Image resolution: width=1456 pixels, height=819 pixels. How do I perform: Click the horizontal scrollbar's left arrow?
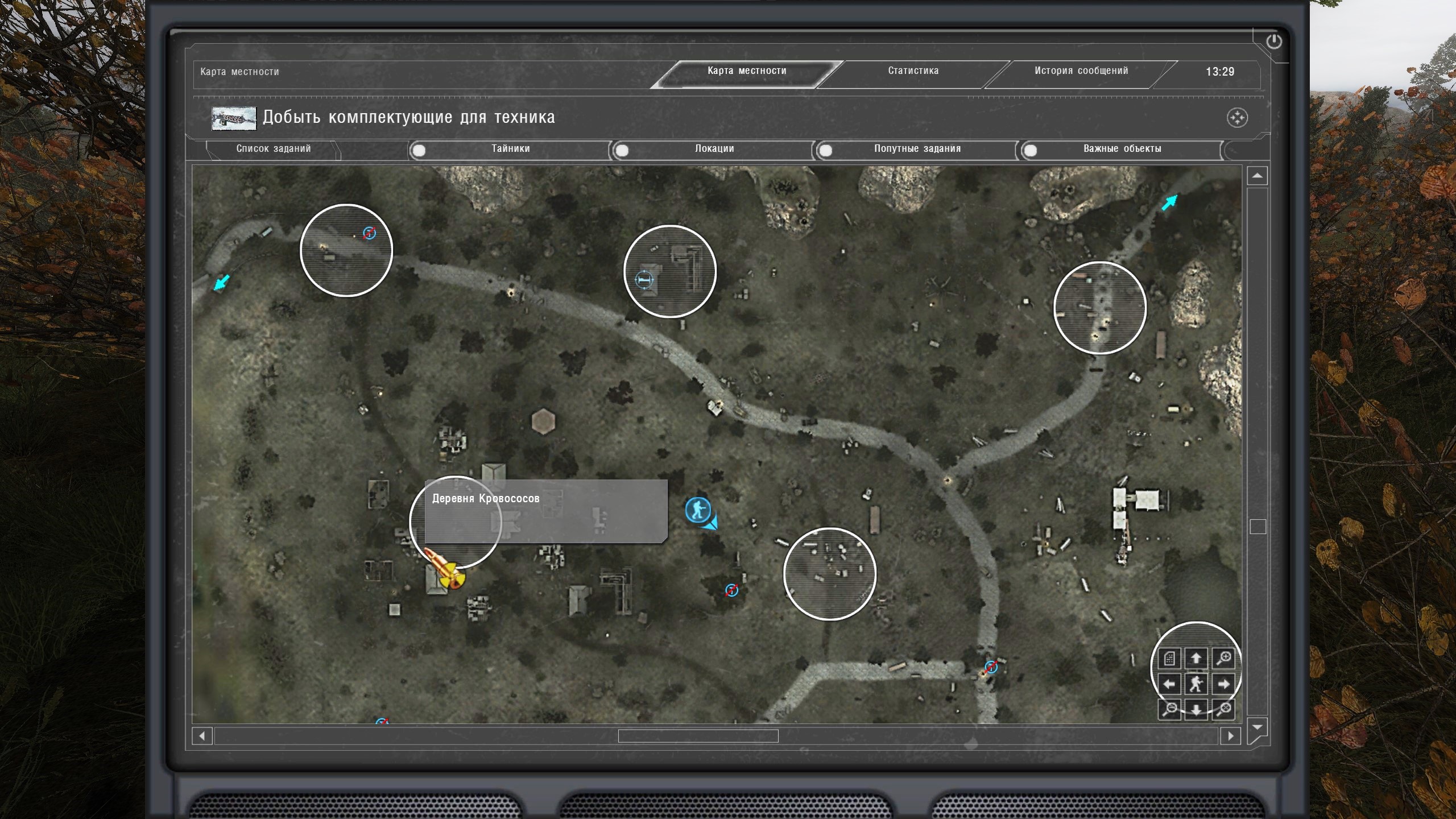click(x=202, y=736)
